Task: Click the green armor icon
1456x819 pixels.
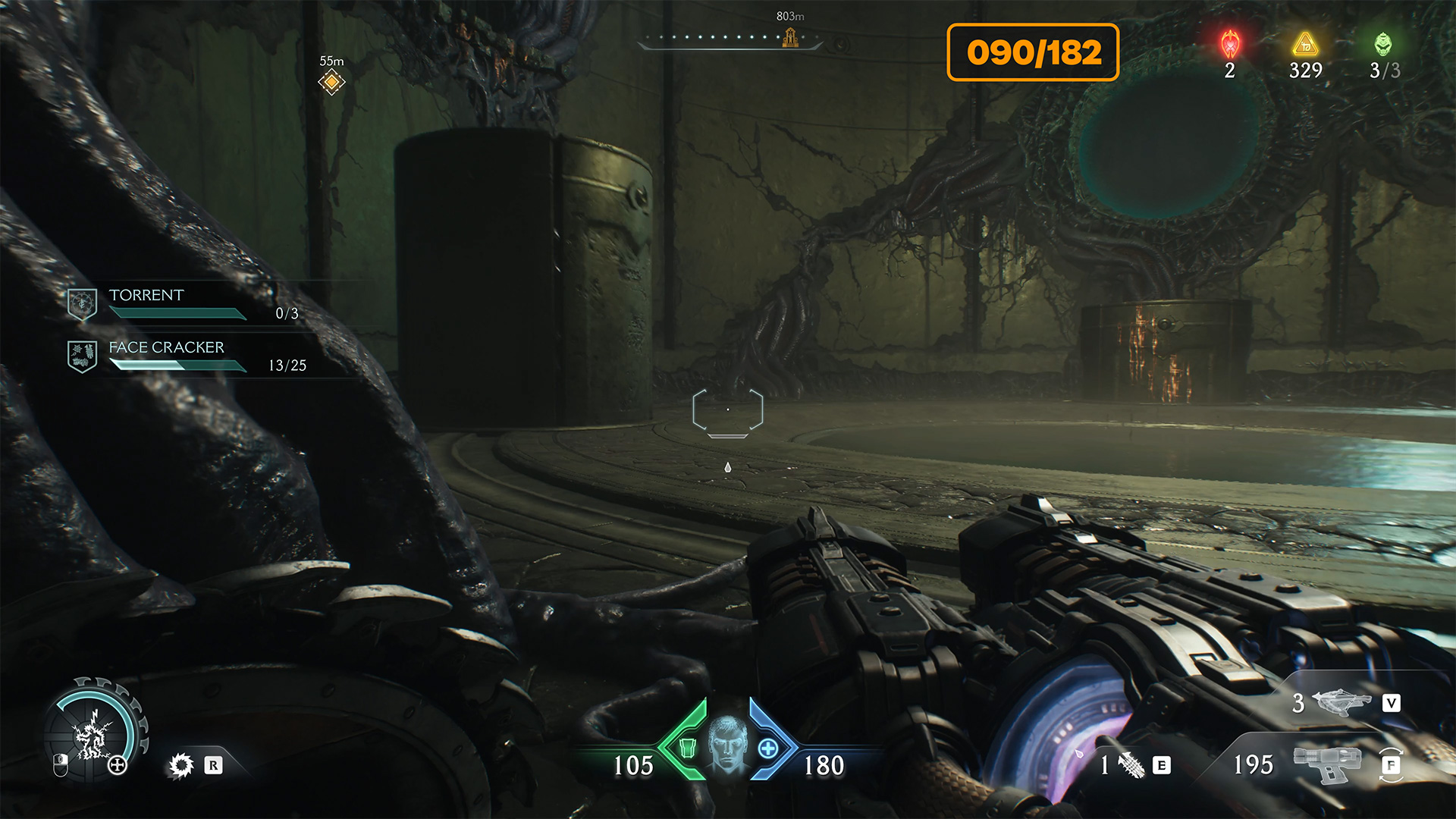Action: (687, 748)
